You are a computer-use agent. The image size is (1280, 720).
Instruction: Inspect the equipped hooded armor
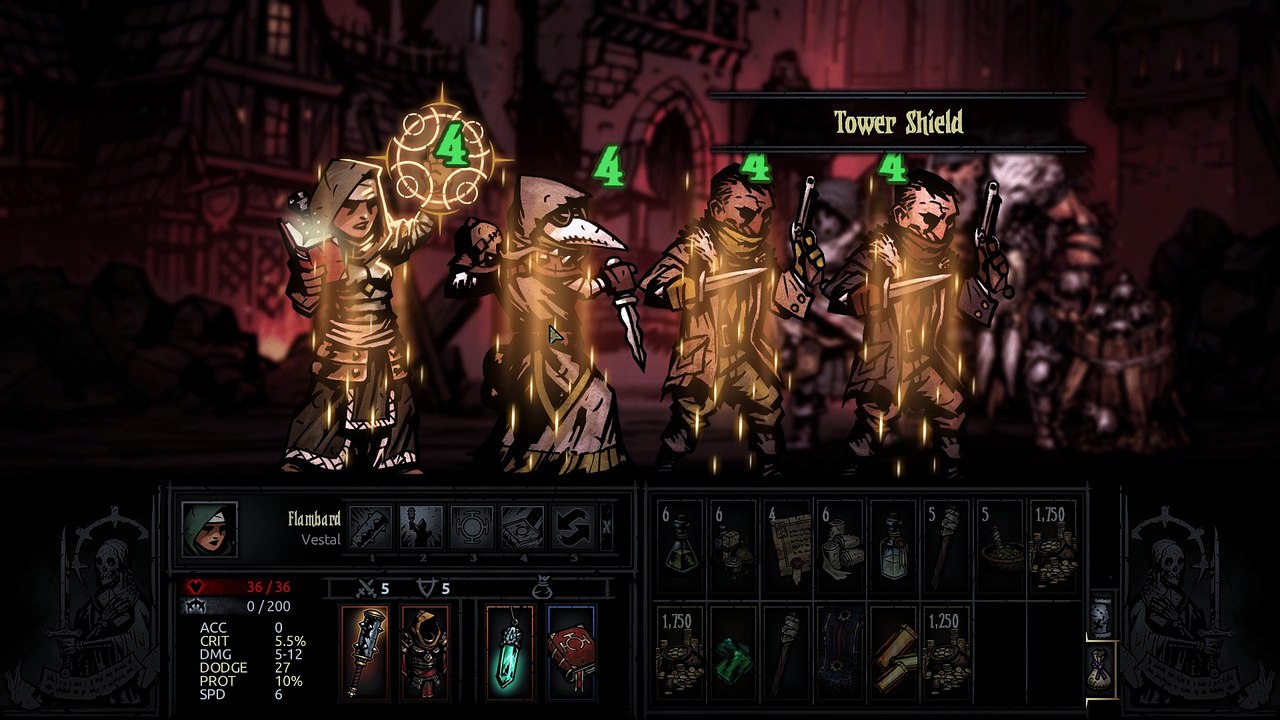pyautogui.click(x=423, y=652)
